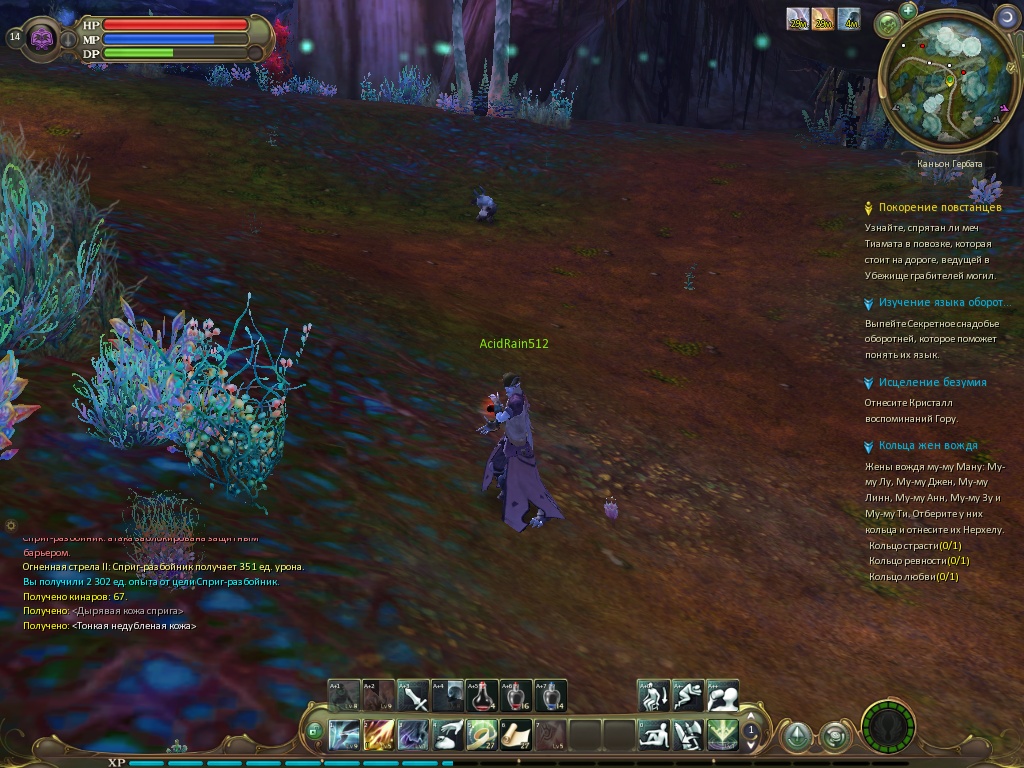This screenshot has width=1024, height=768.
Task: Activate the first hotbar skill, blue slash
Action: (345, 735)
